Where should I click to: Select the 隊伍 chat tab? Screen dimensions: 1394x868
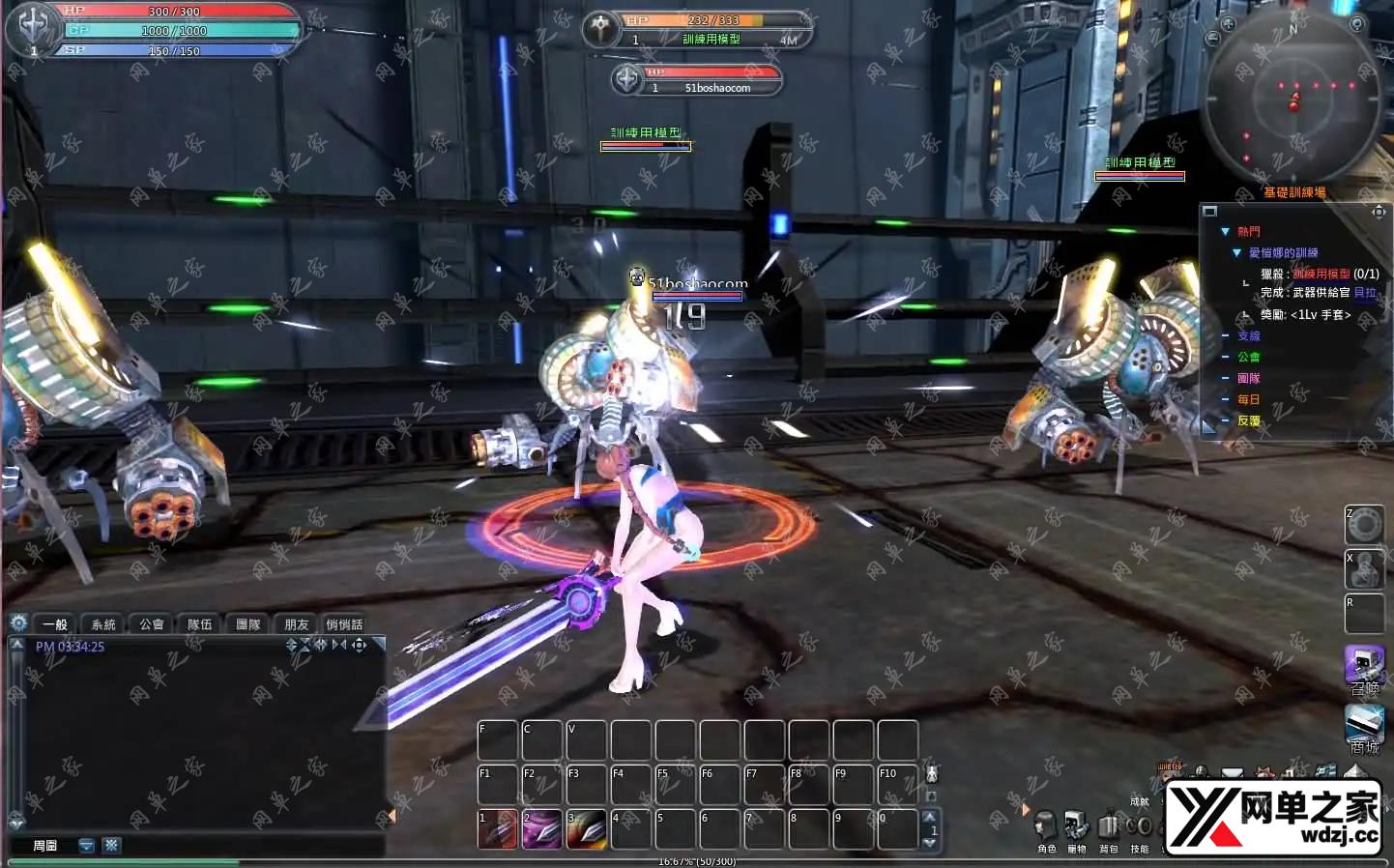pyautogui.click(x=200, y=624)
